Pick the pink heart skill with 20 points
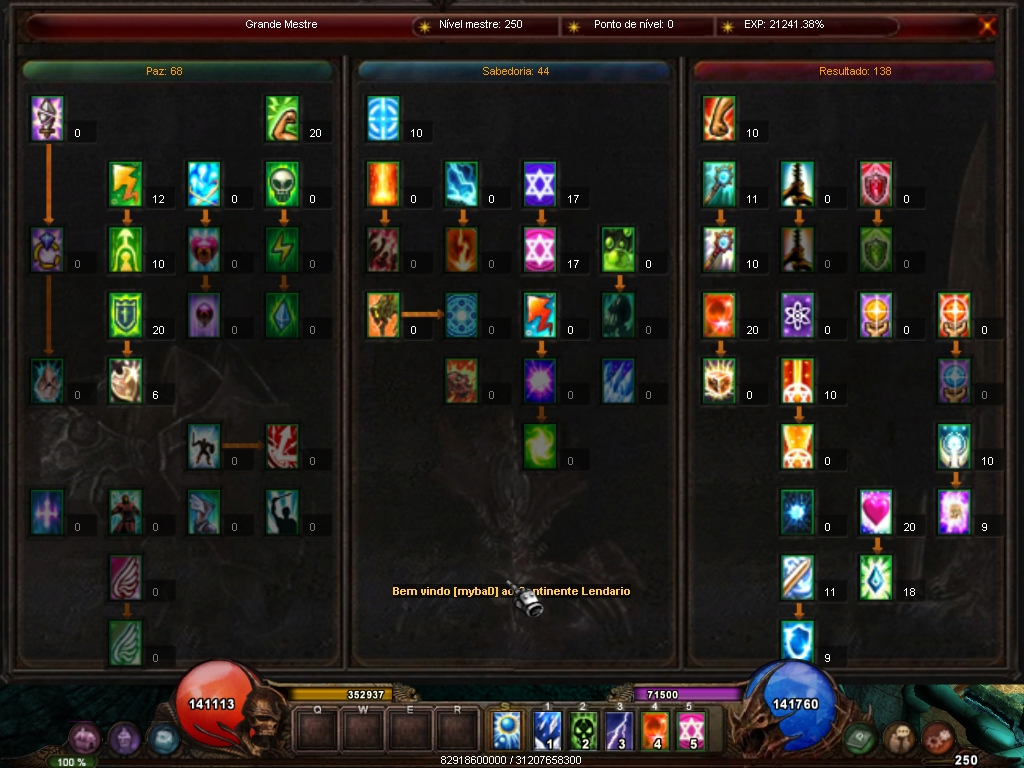Image resolution: width=1024 pixels, height=768 pixels. pyautogui.click(x=876, y=511)
